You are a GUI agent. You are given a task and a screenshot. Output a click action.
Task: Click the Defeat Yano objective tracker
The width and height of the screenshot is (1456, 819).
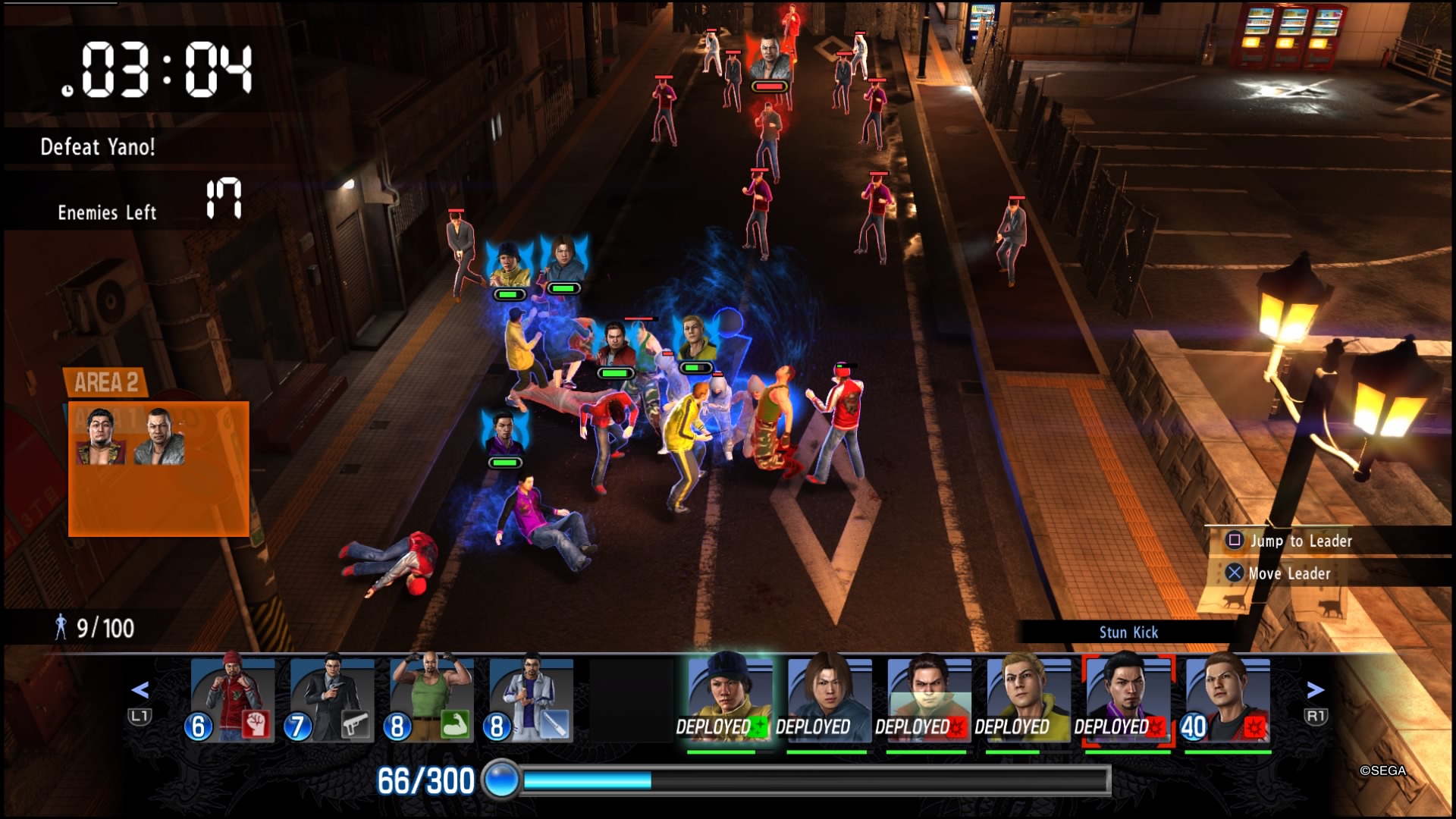point(98,146)
